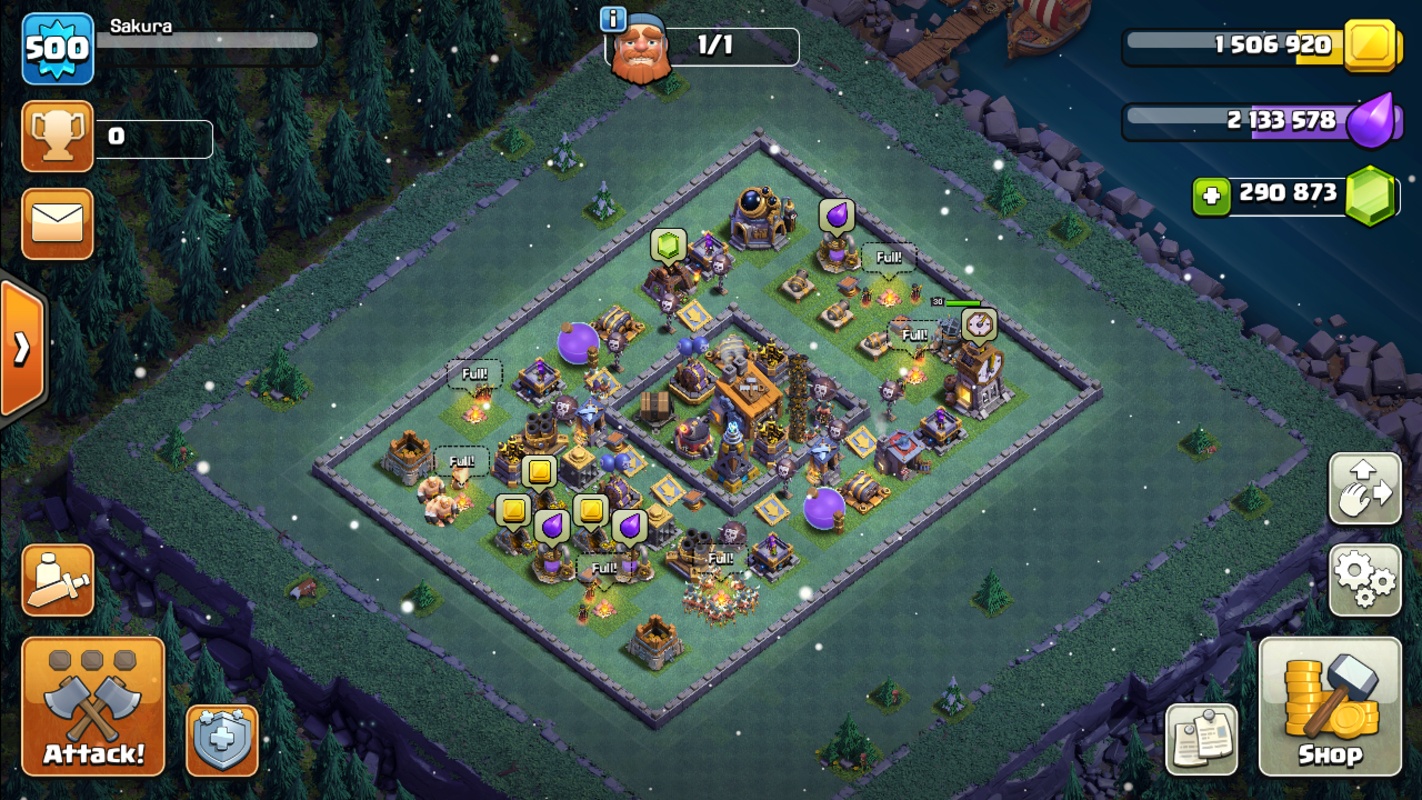This screenshot has width=1422, height=800.
Task: Open the army overview button
Action: pos(57,580)
